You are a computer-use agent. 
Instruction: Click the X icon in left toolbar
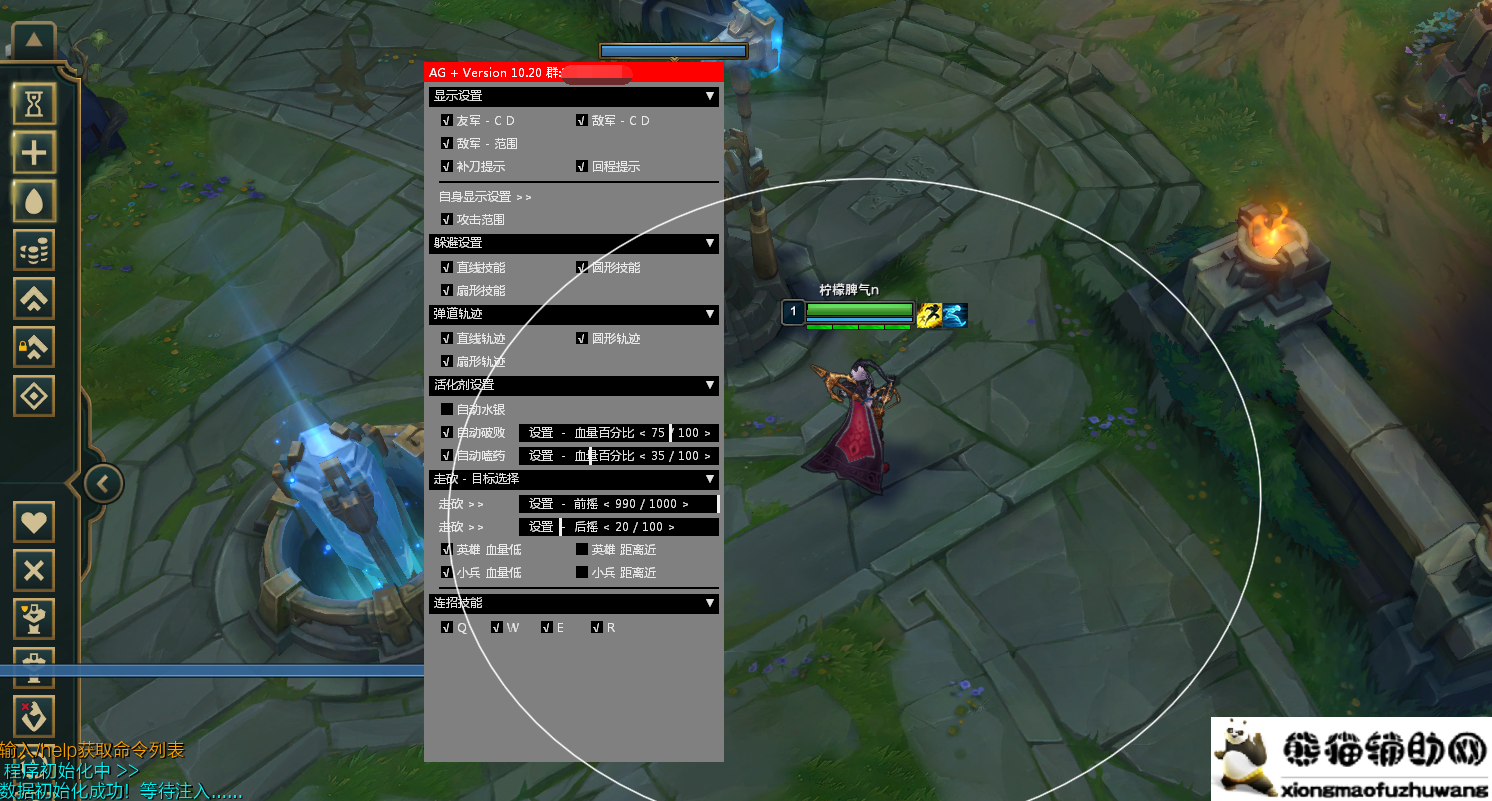point(34,571)
